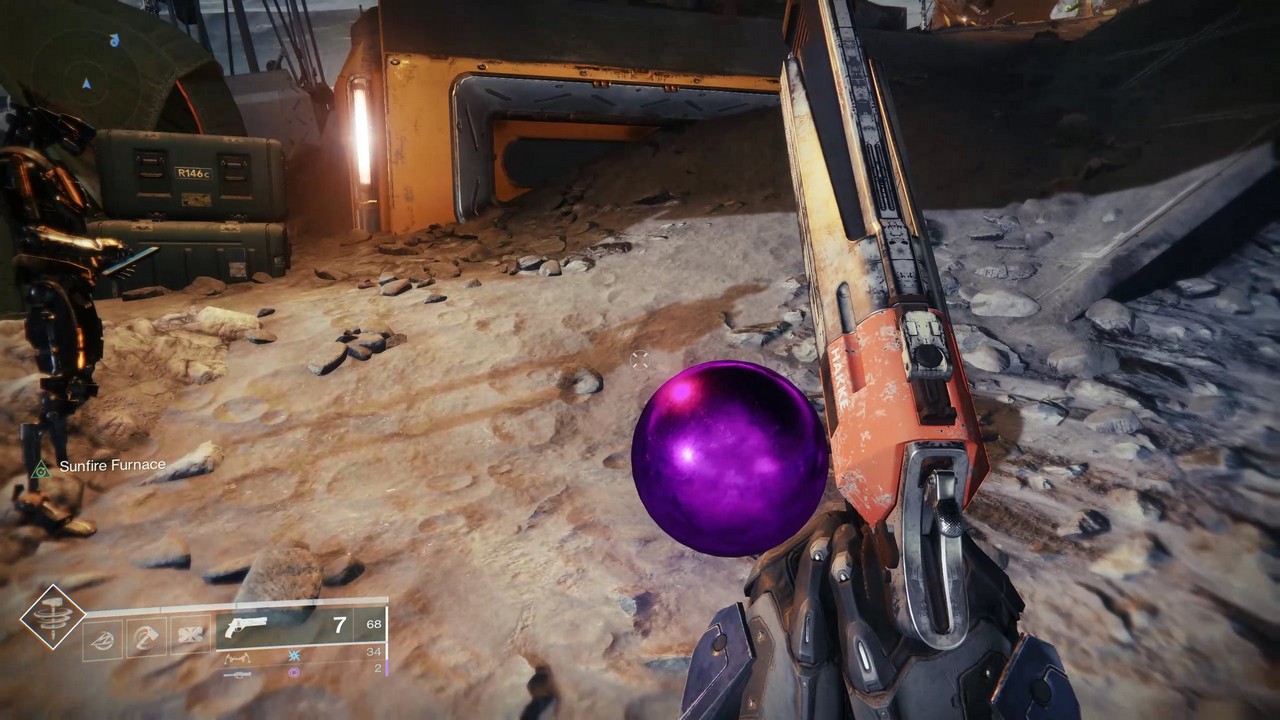Screen dimensions: 1280x720
Task: Use the grenade ability icon
Action: click(x=103, y=638)
